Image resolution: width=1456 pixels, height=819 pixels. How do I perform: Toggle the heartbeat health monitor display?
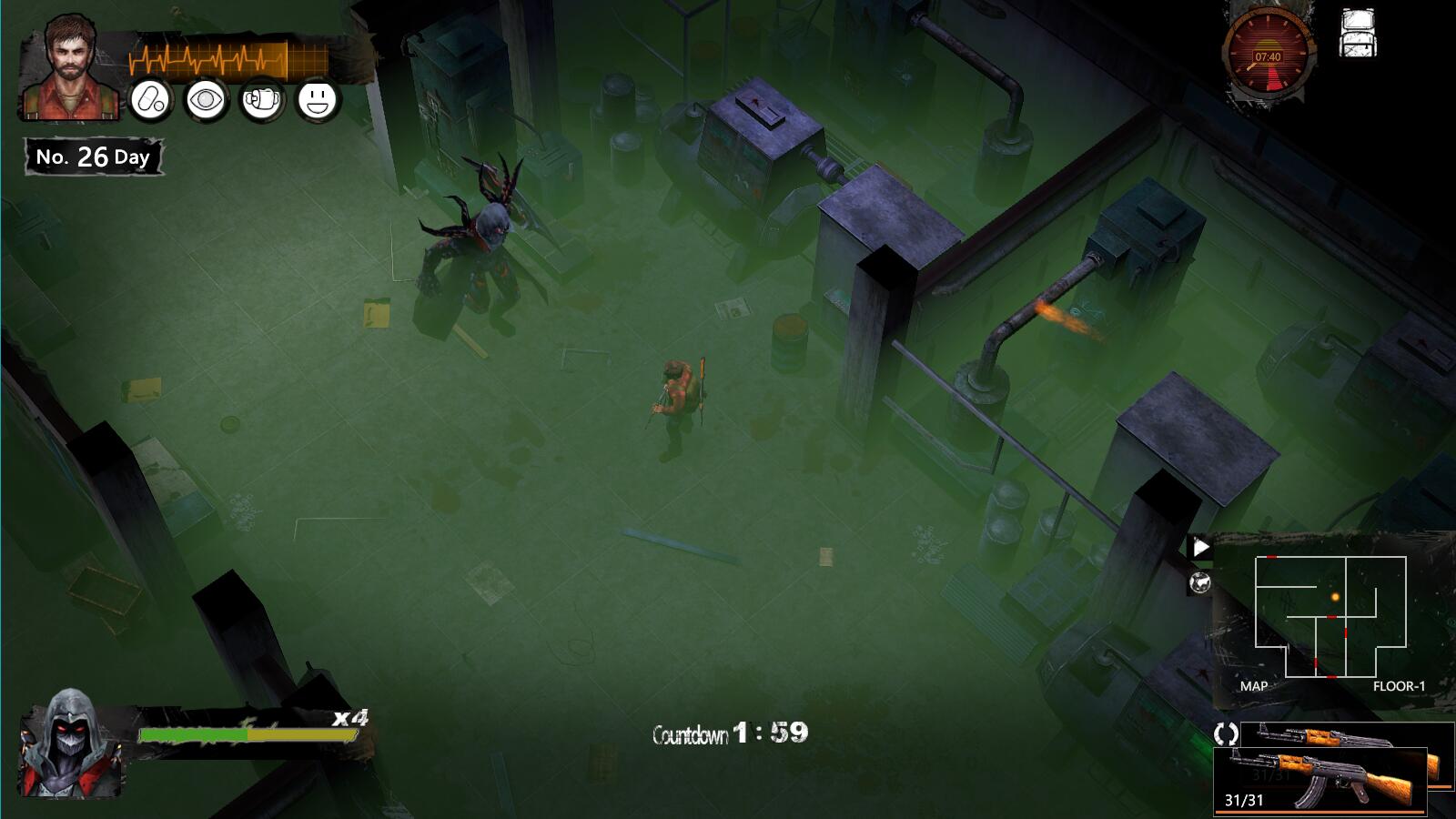[x=227, y=55]
